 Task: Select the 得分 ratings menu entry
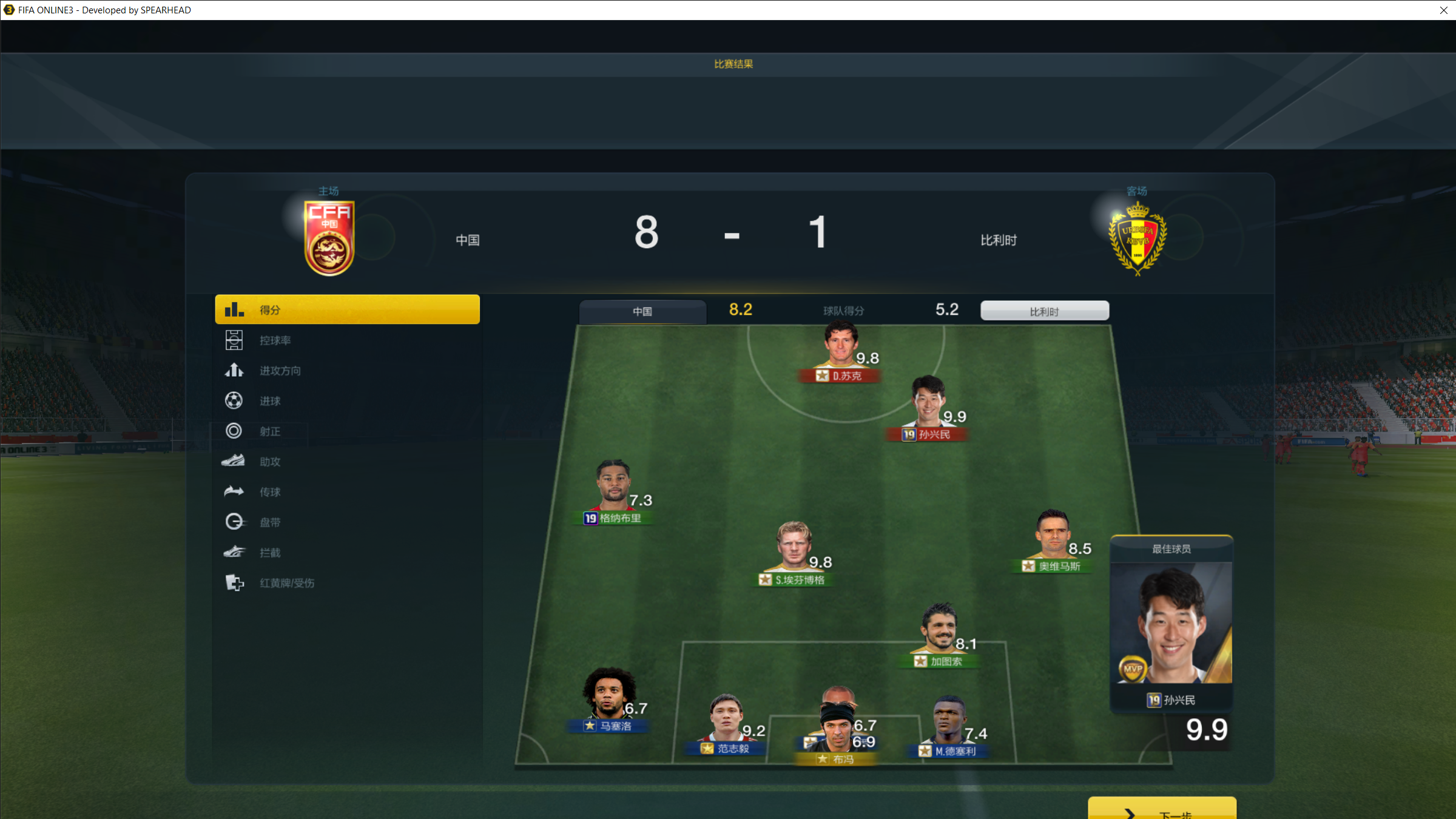(347, 309)
